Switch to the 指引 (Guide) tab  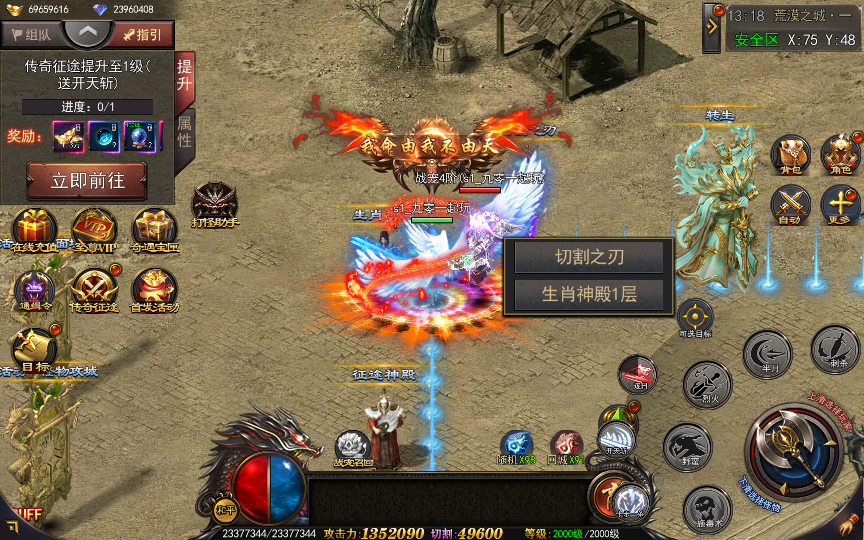click(x=143, y=34)
